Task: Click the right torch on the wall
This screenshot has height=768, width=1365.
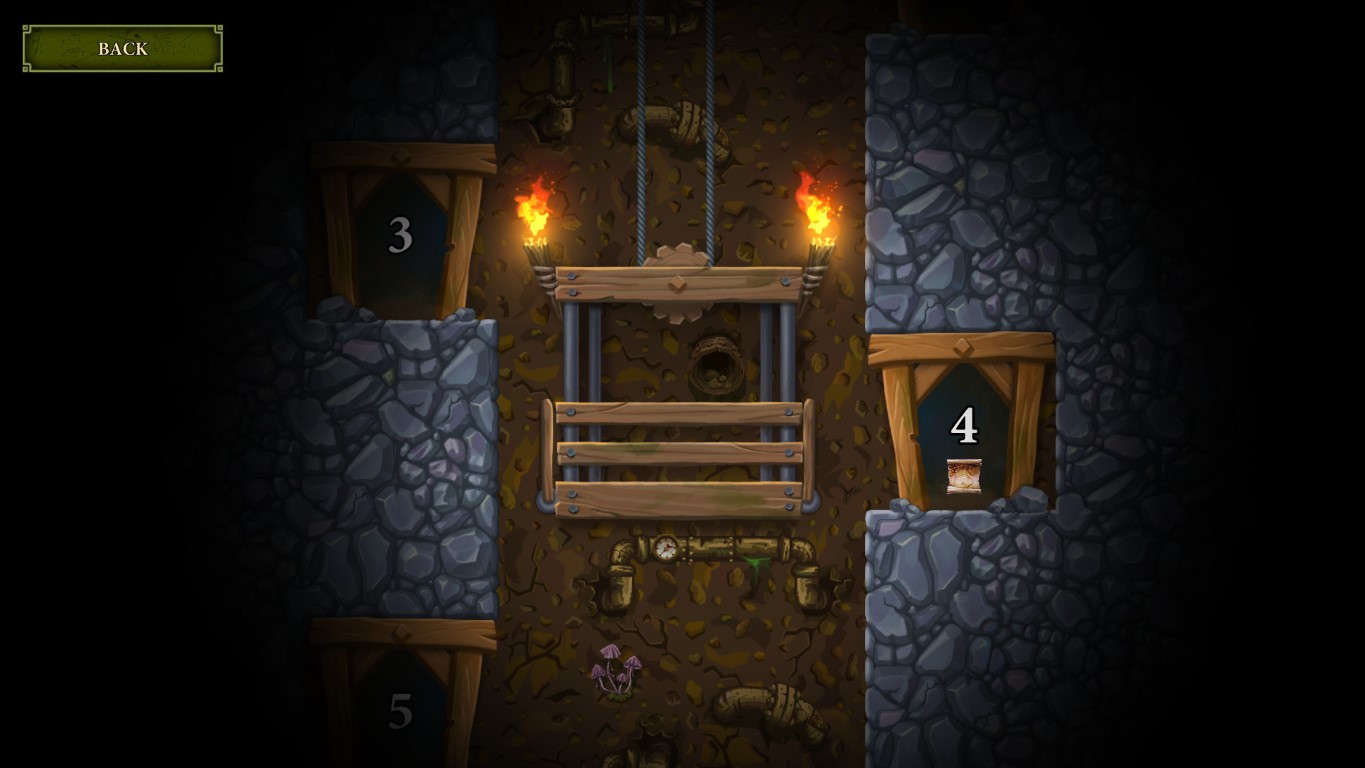Action: click(x=816, y=220)
